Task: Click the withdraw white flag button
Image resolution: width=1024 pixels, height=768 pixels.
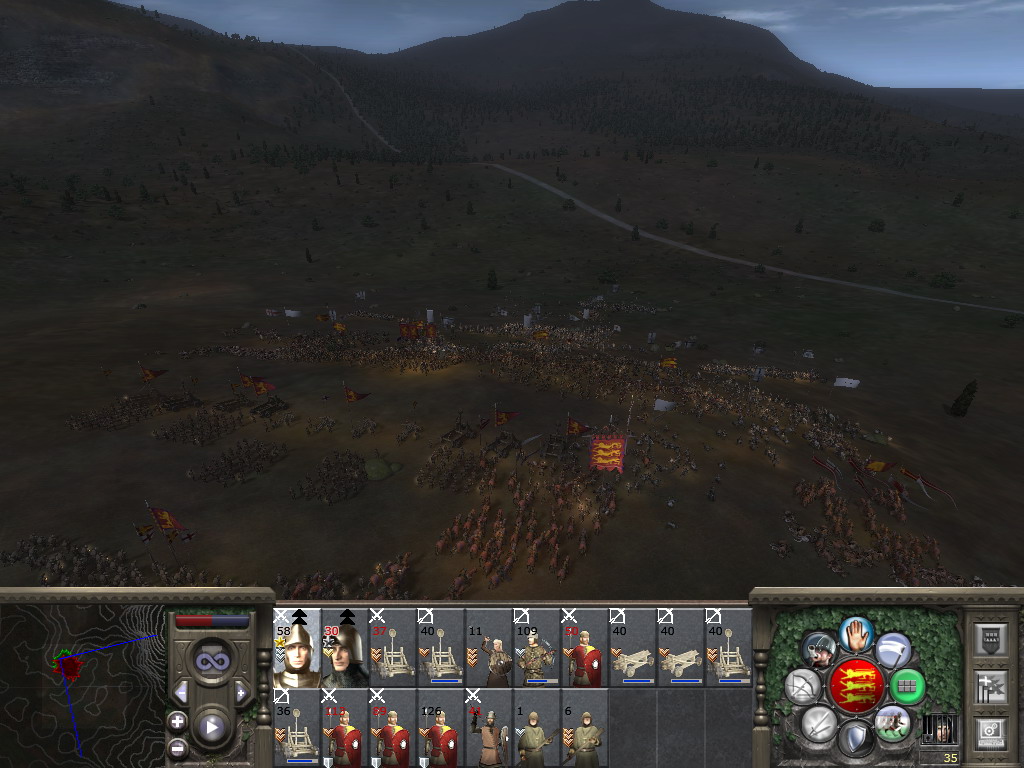Action: 893,650
